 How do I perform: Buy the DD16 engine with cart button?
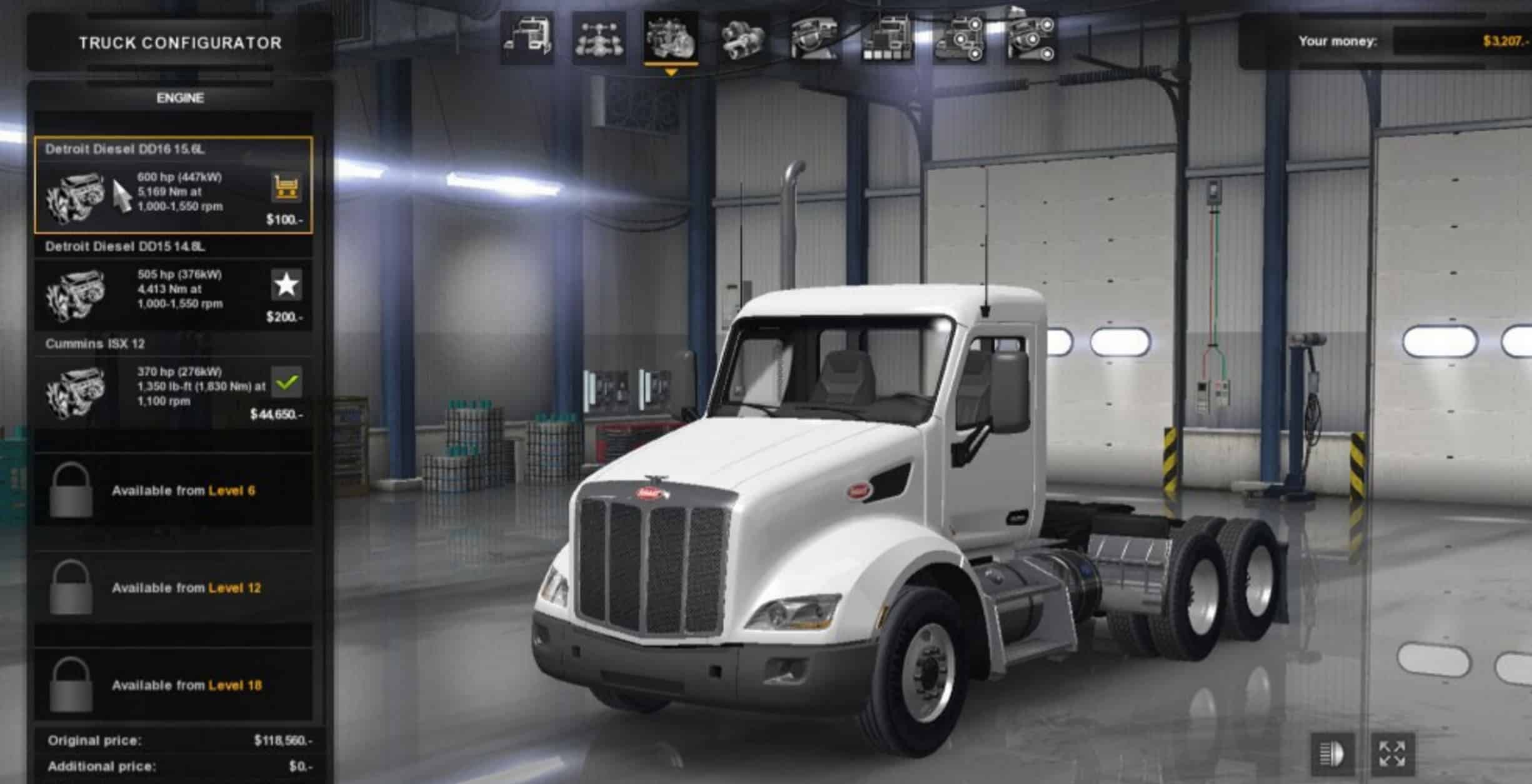(x=287, y=187)
